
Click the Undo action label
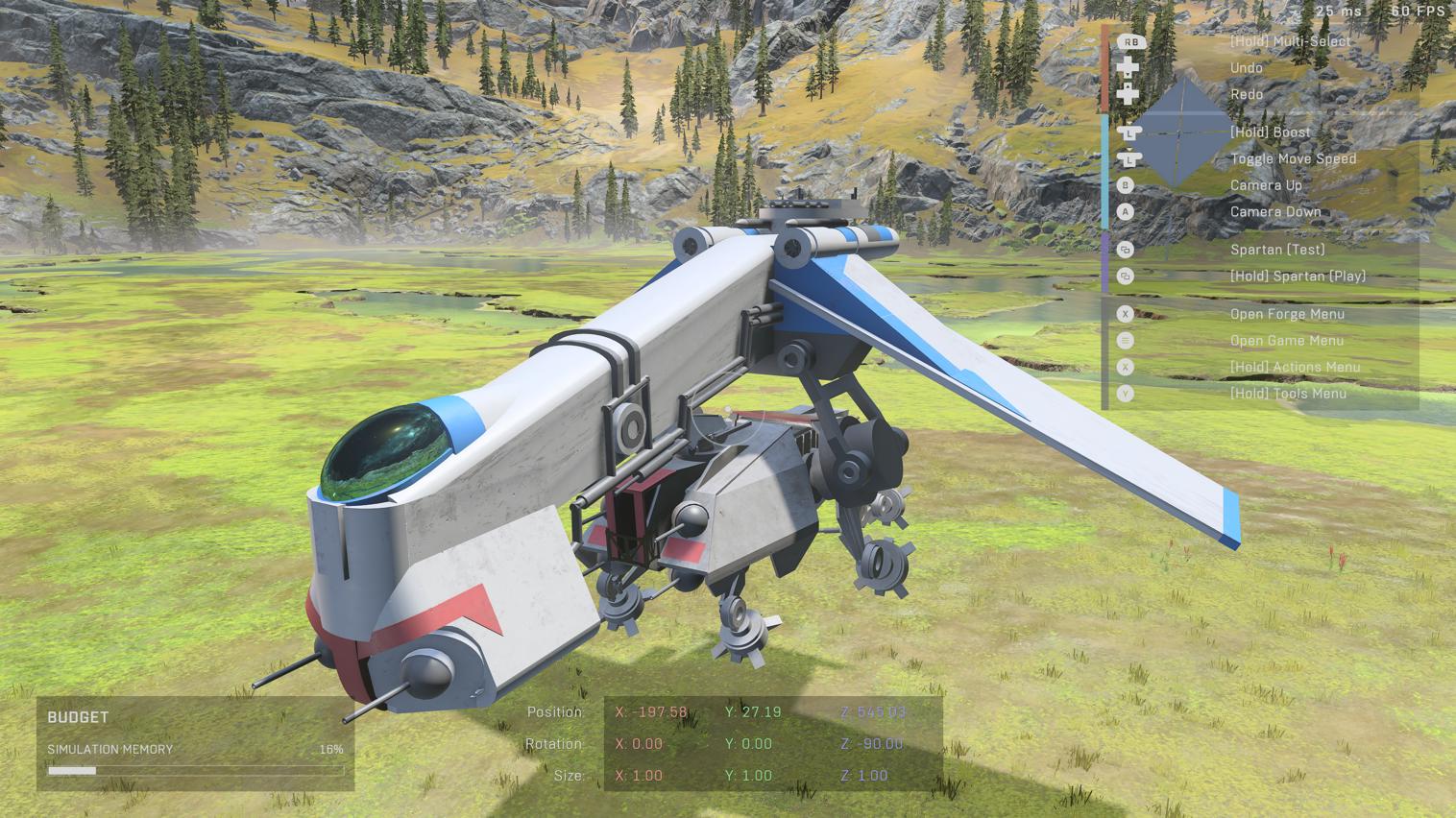point(1247,67)
